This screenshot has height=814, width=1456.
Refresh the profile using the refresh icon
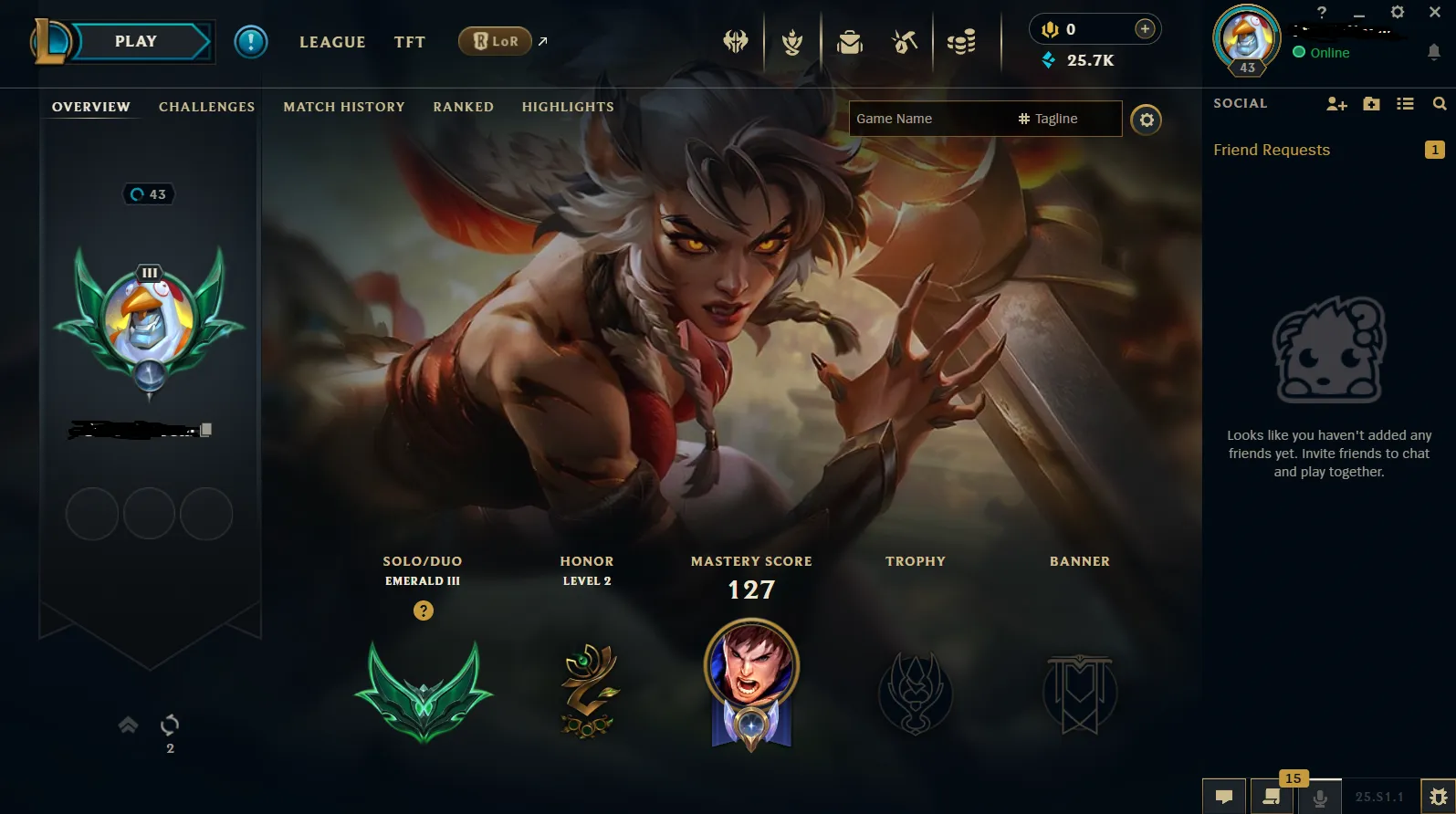(170, 725)
